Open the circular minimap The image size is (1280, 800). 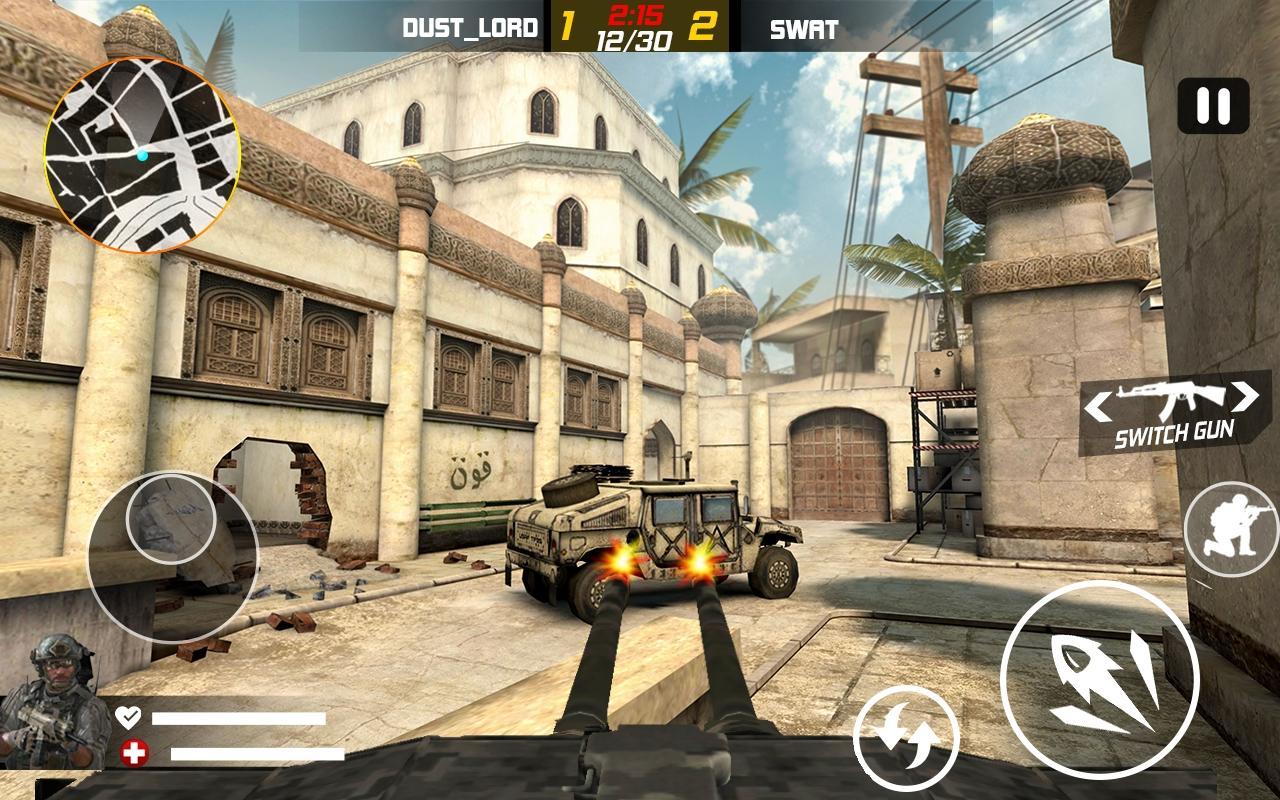pyautogui.click(x=141, y=155)
